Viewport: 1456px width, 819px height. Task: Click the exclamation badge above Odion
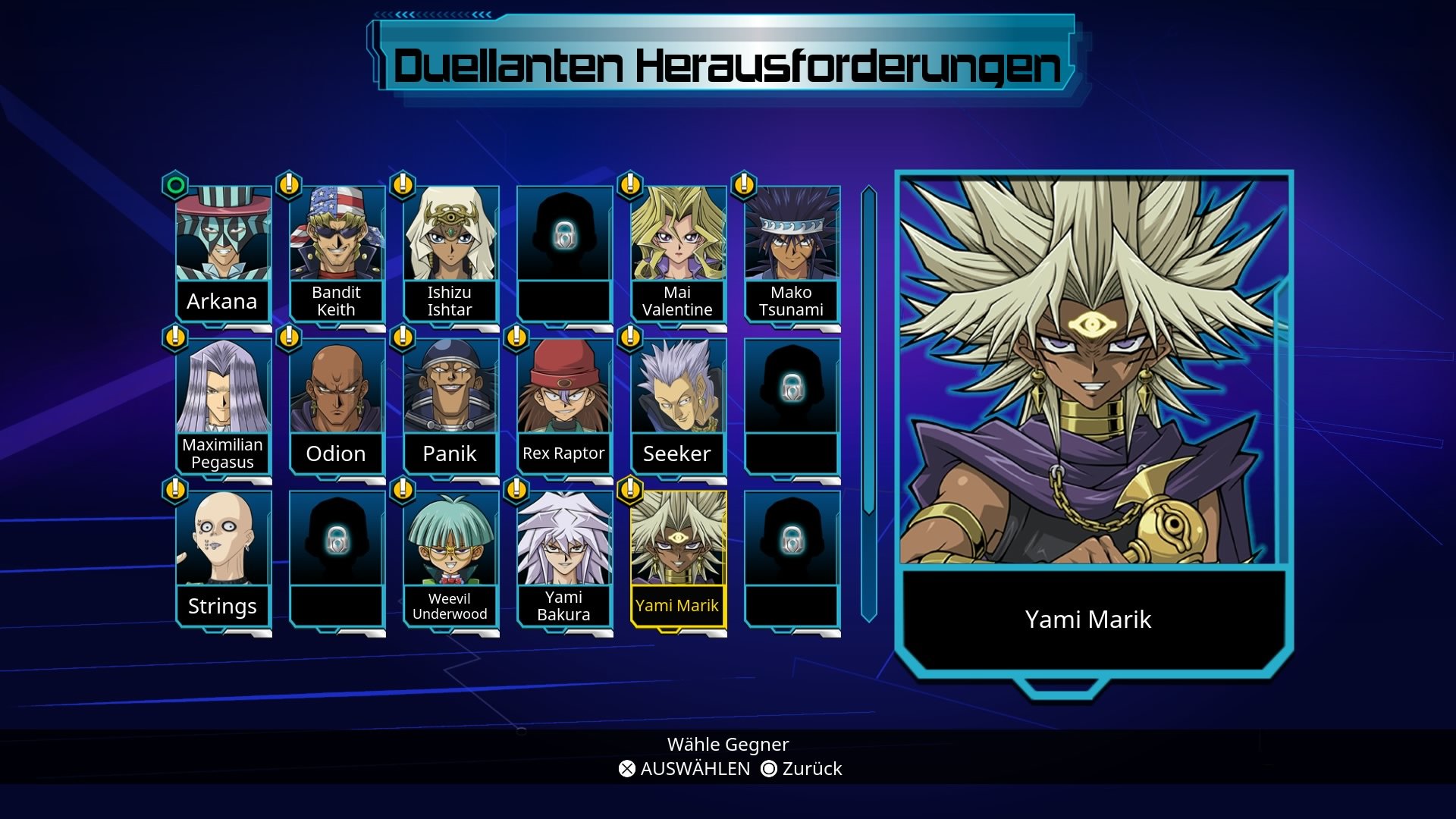pos(288,338)
